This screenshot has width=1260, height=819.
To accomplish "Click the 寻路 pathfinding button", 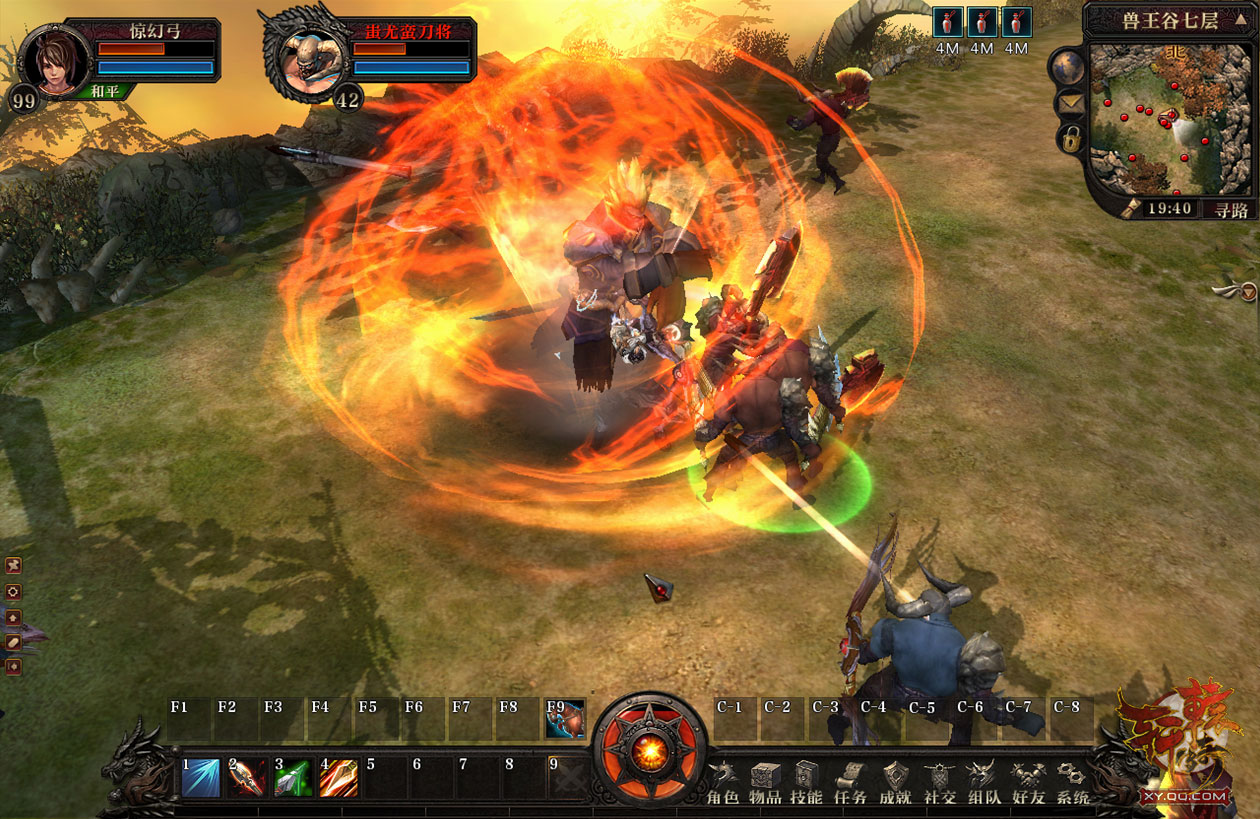I will click(1231, 209).
